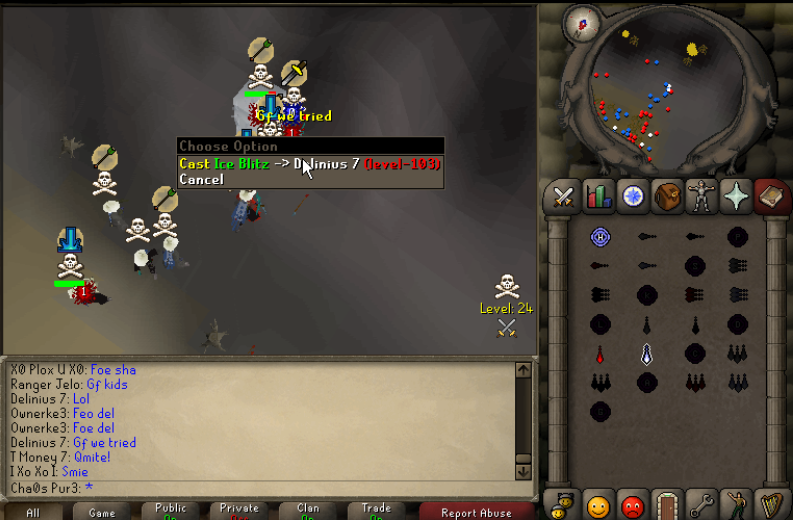Cancel the Choose Option menu
This screenshot has width=793, height=520.
click(201, 180)
